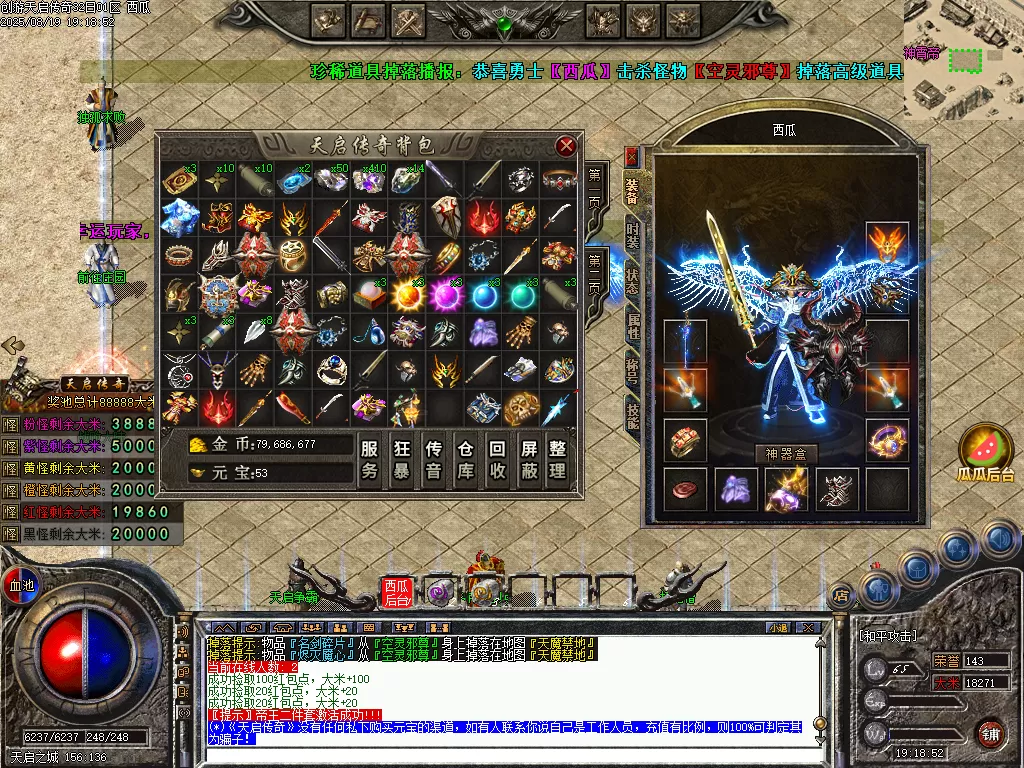This screenshot has height=768, width=1024.
Task: Open the 神器盒 artifact box
Action: tap(786, 454)
